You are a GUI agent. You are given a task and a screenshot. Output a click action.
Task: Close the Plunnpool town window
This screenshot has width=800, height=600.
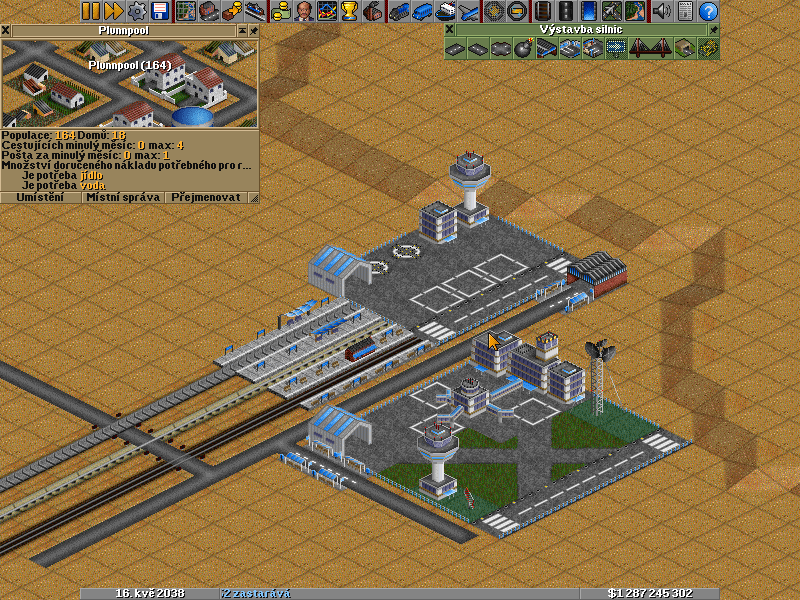6,31
